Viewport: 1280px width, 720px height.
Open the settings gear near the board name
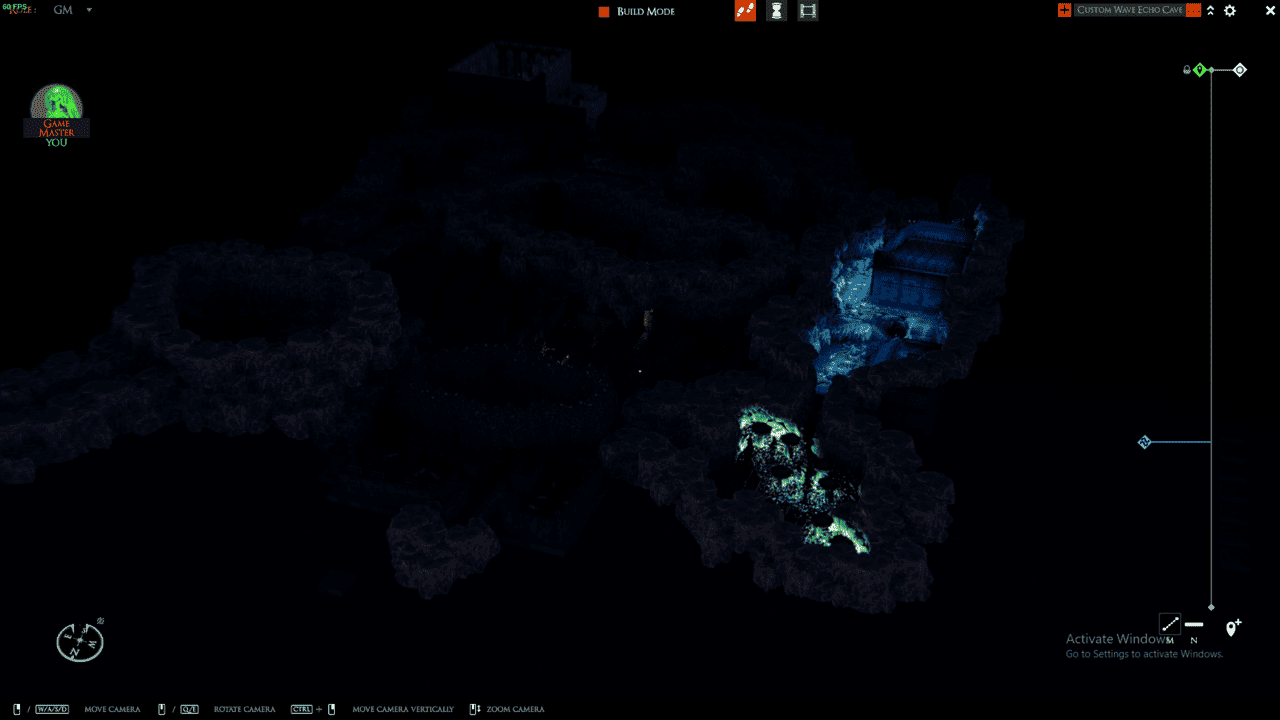click(x=1230, y=10)
